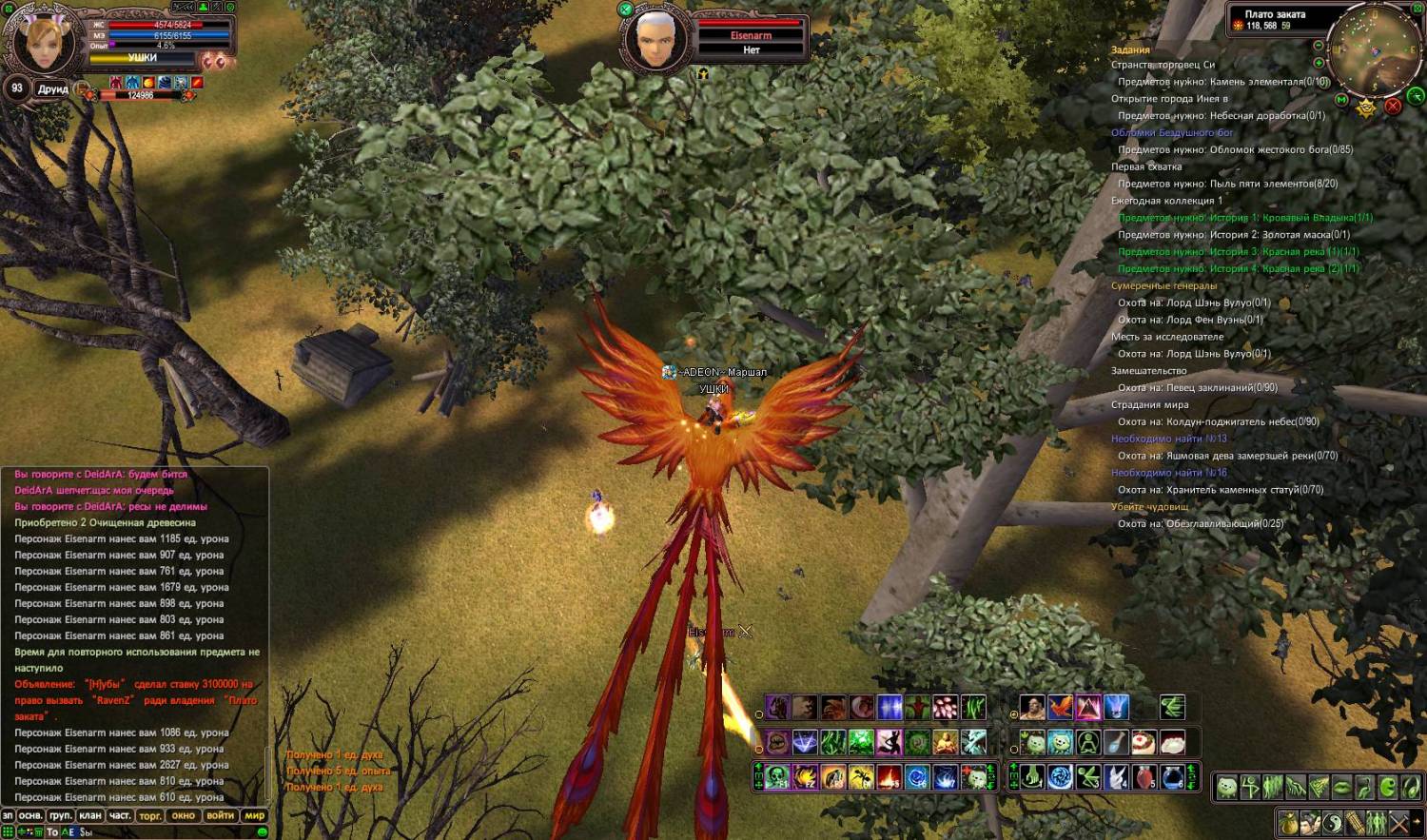Open the world map with the green M button
The image size is (1427, 840).
point(1341,99)
